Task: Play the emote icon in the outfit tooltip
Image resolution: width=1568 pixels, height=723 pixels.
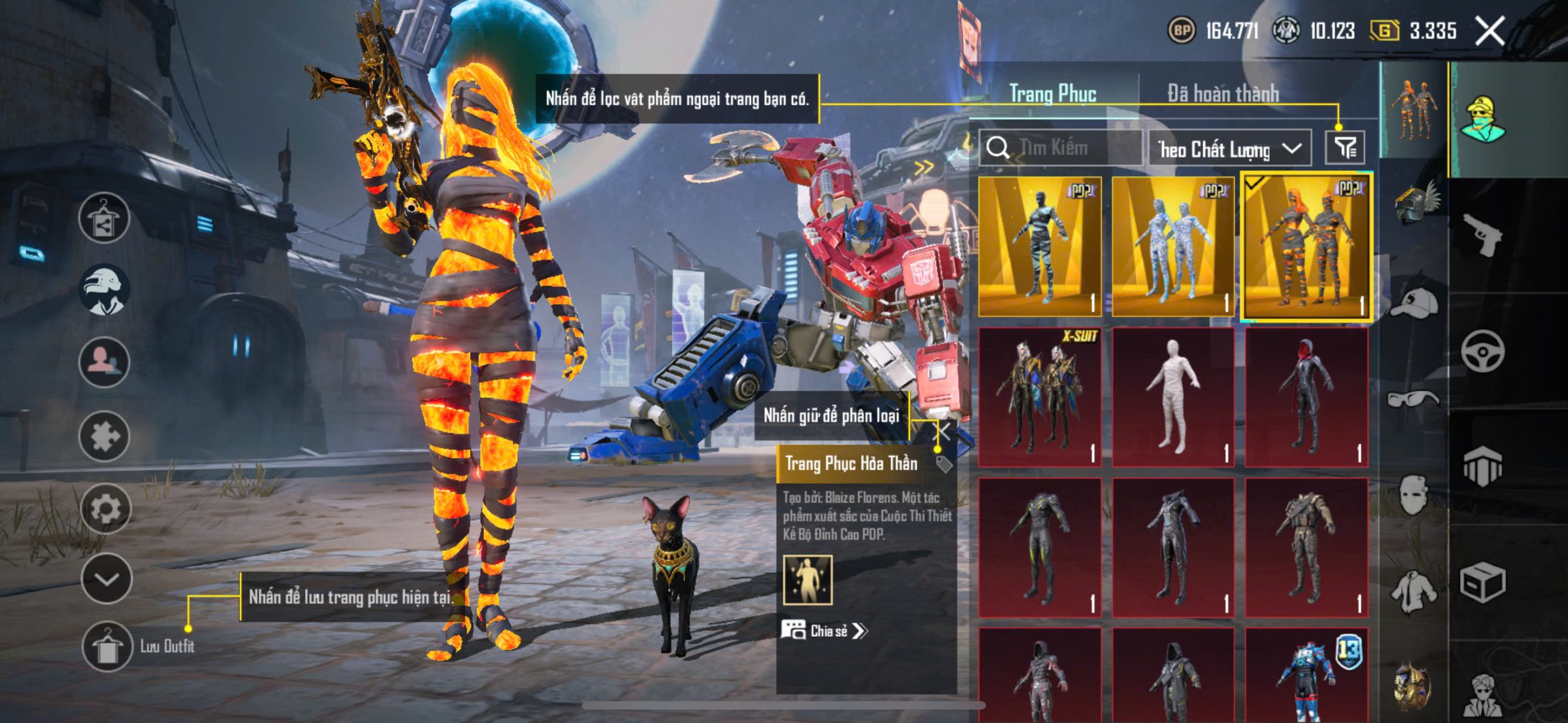Action: point(808,580)
